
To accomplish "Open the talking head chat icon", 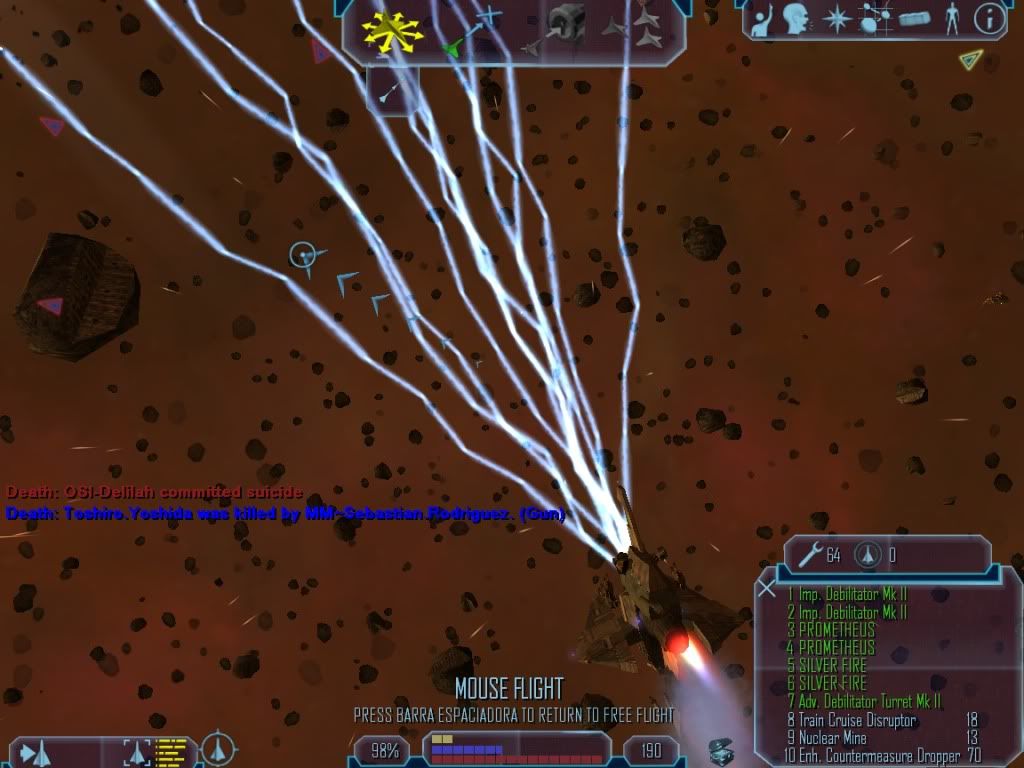I will tap(796, 18).
